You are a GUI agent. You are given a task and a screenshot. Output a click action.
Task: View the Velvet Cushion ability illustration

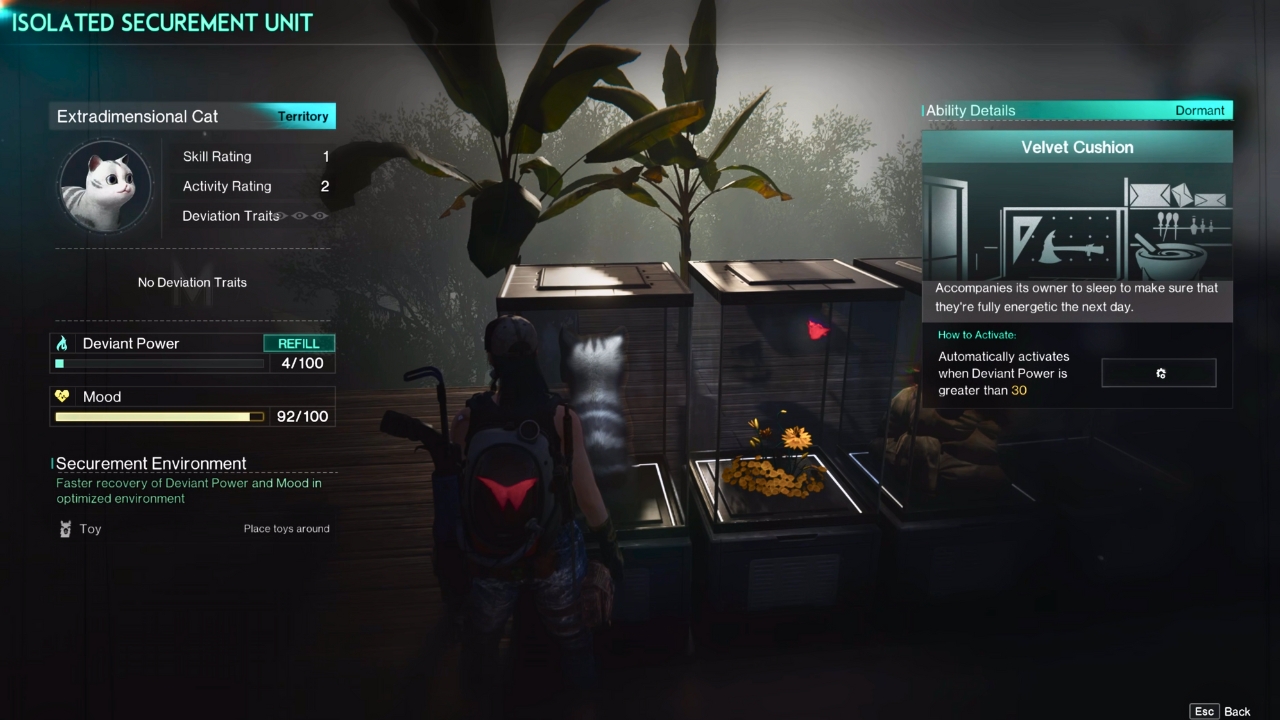[x=1077, y=226]
